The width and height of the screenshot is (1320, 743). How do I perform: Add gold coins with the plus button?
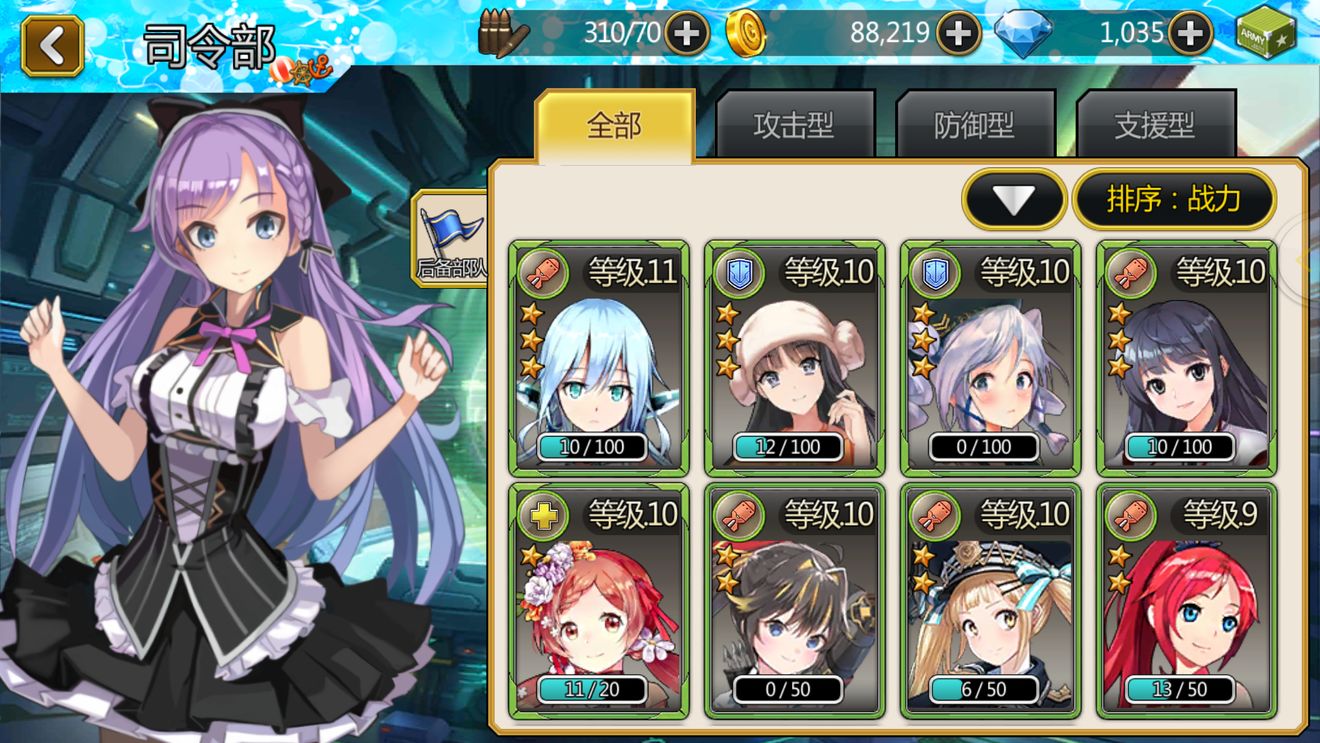click(958, 34)
